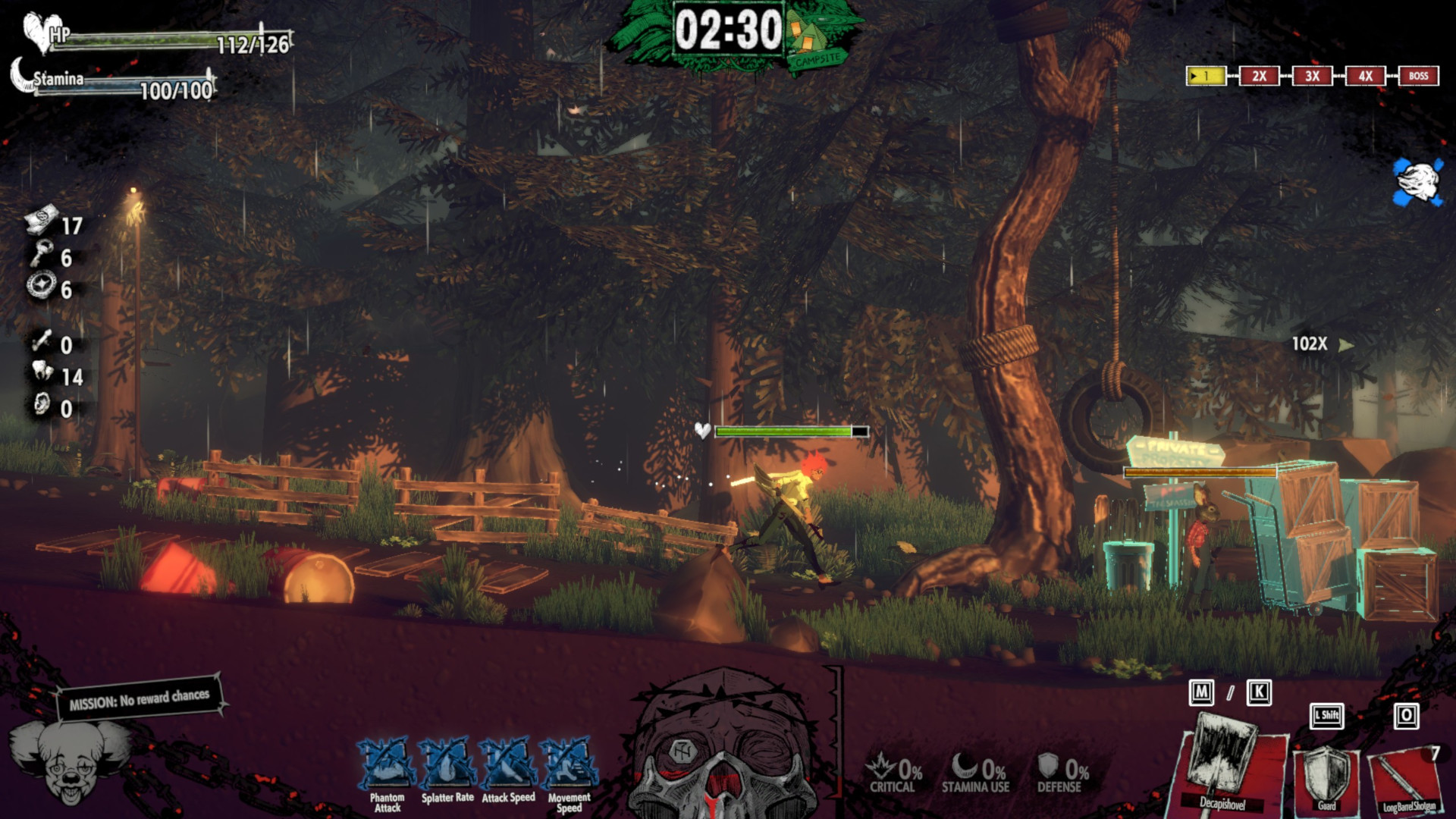Click the cash counter icon
Viewport: 1456px width, 819px height.
[x=41, y=221]
